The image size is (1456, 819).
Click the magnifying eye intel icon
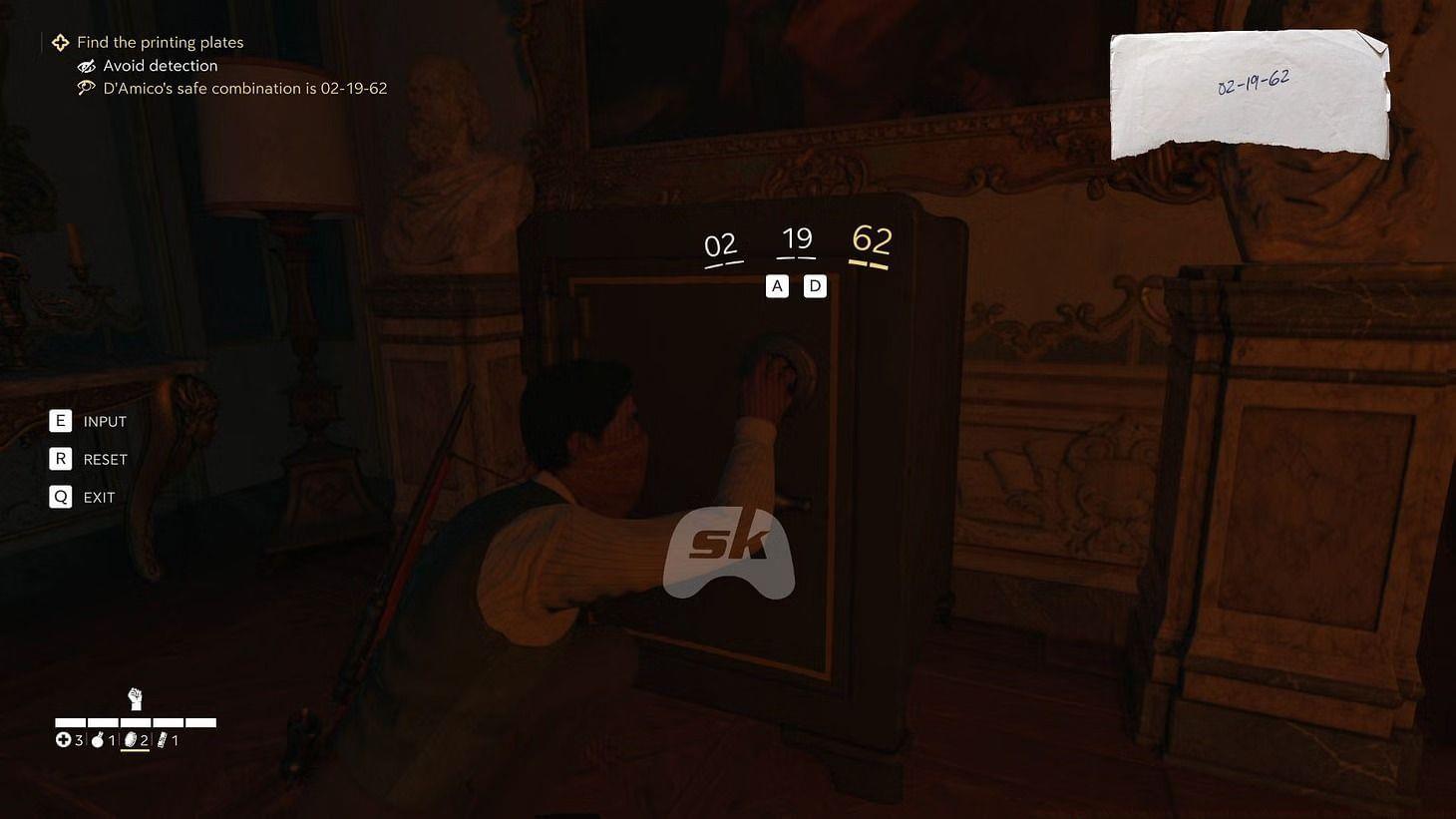click(86, 88)
